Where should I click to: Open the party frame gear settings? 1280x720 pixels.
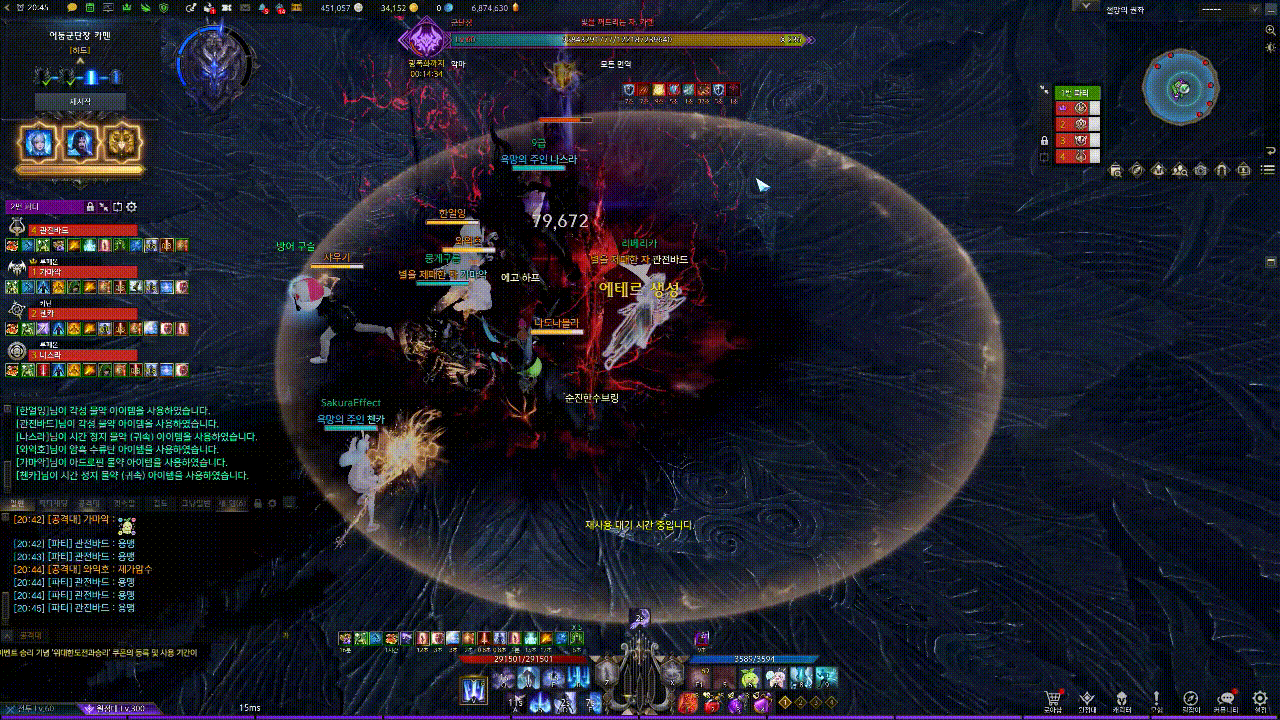(131, 207)
